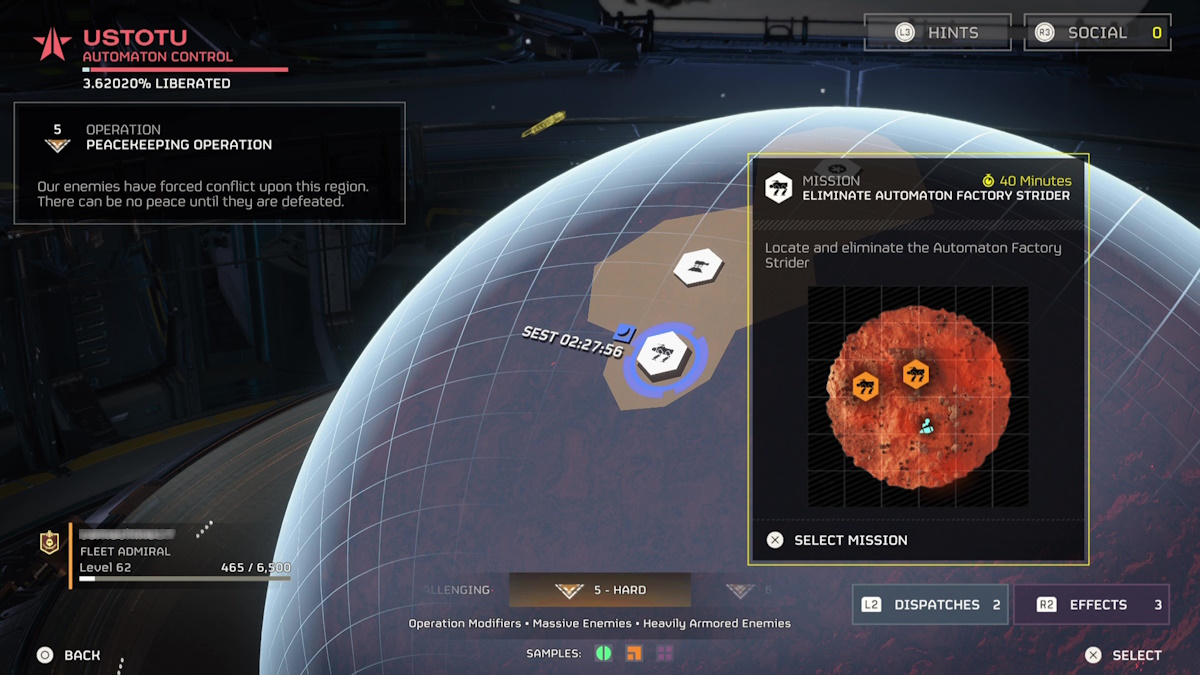Viewport: 1200px width, 675px height.
Task: Open the Hints panel
Action: 937,33
